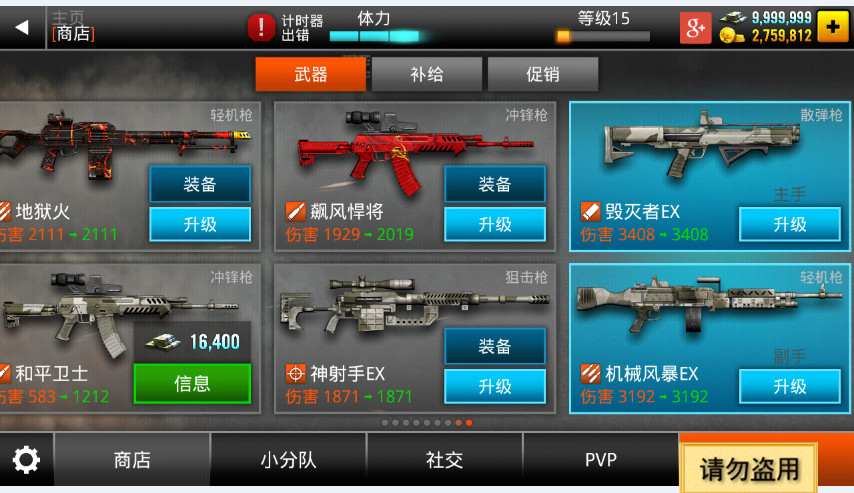Upgrade the 机械风暴EX machine gun

coord(790,386)
